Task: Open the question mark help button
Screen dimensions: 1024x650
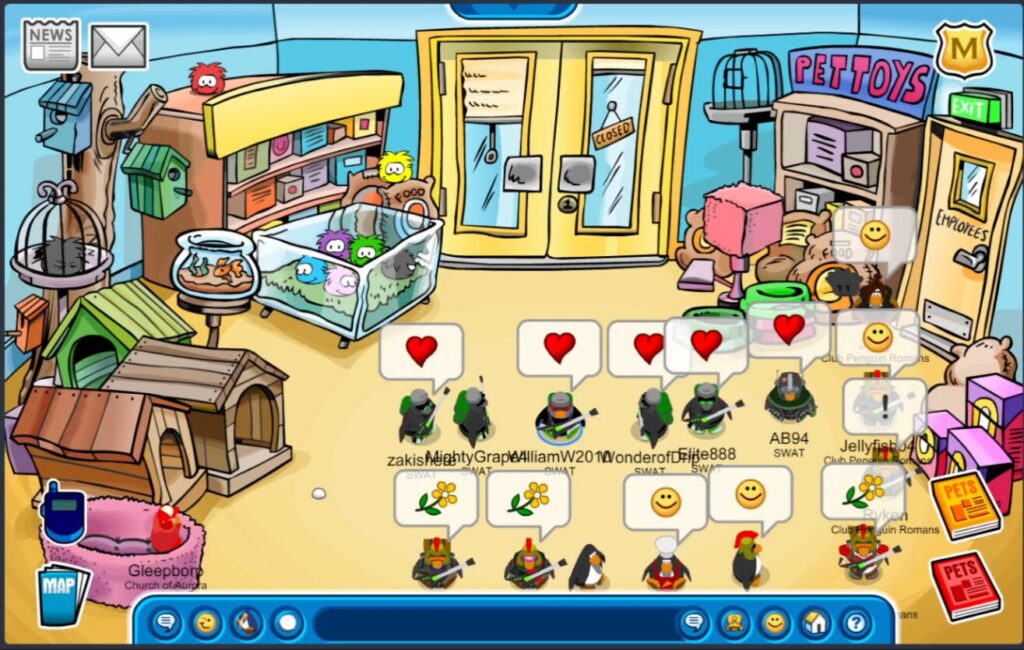Action: (856, 624)
